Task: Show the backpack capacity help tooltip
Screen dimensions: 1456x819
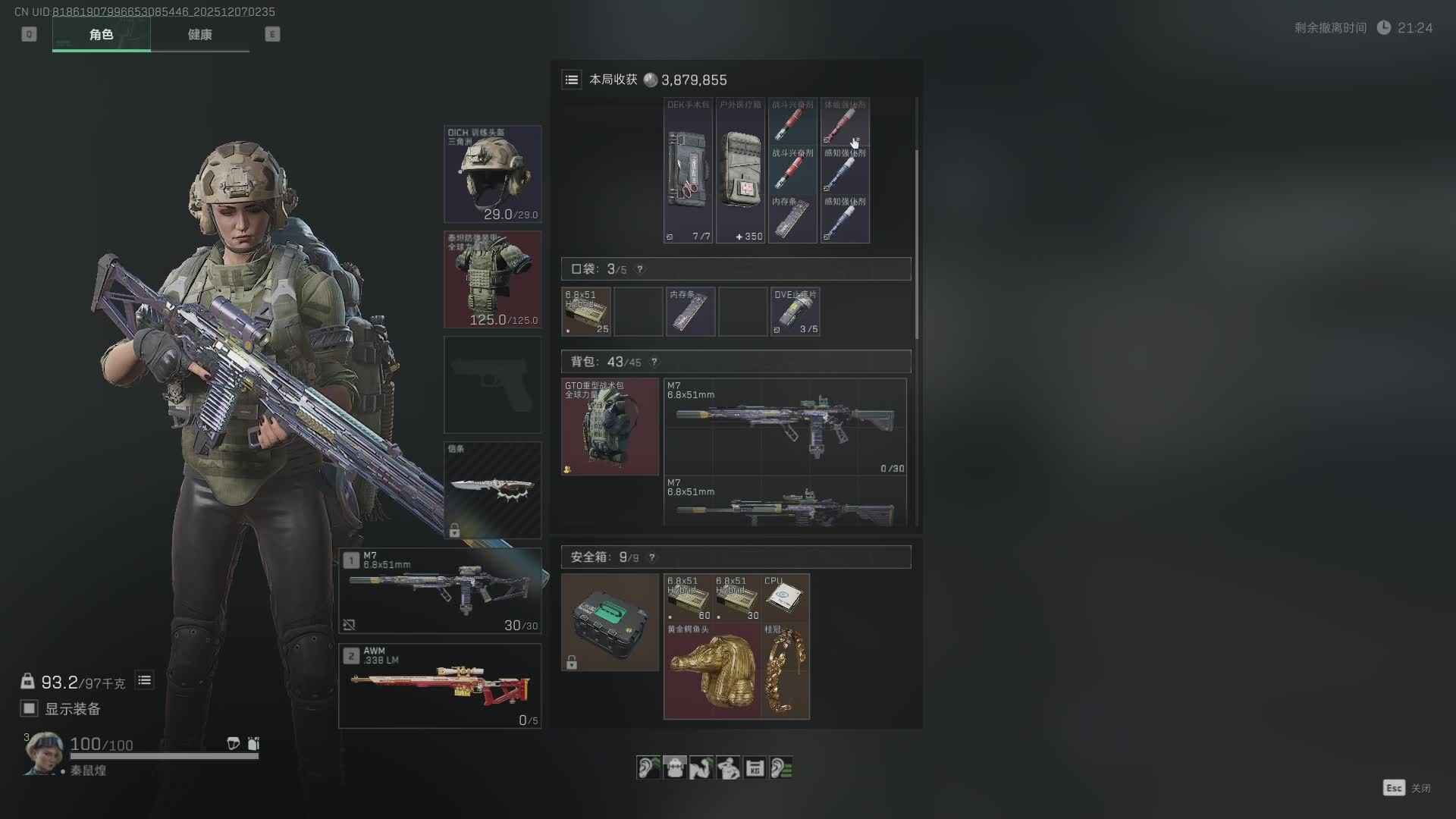Action: [654, 362]
